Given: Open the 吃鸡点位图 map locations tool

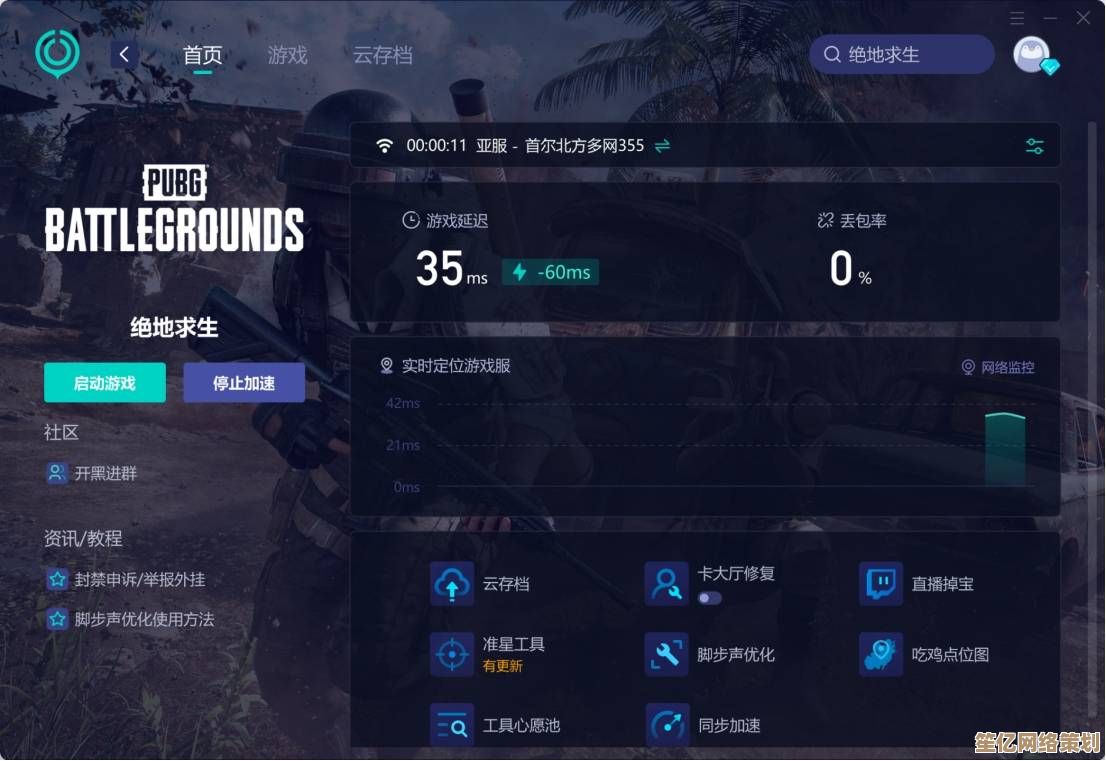Looking at the screenshot, I should 881,655.
